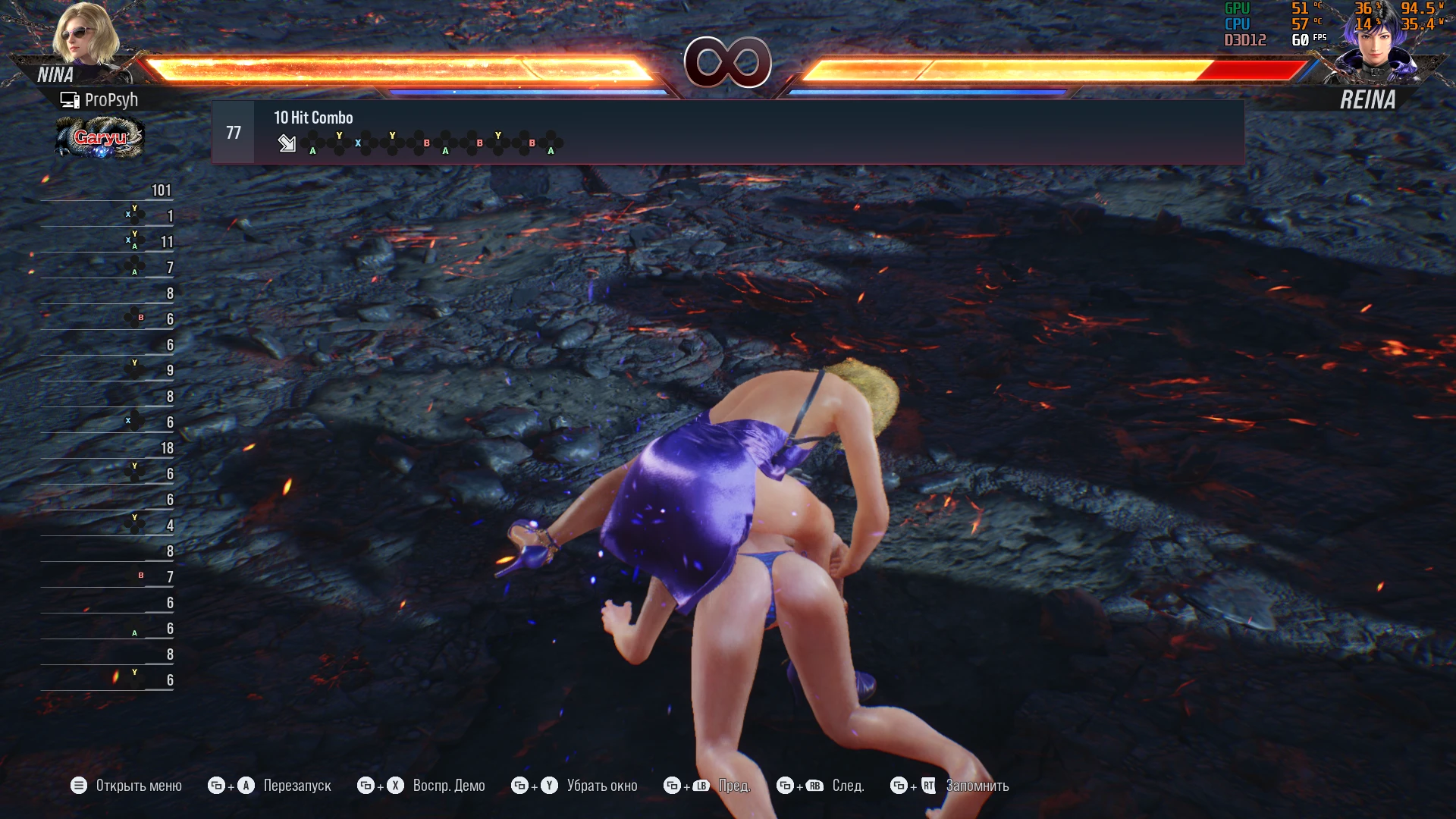
Task: Click the X button icon beside Воспр. Демо
Action: [x=393, y=786]
